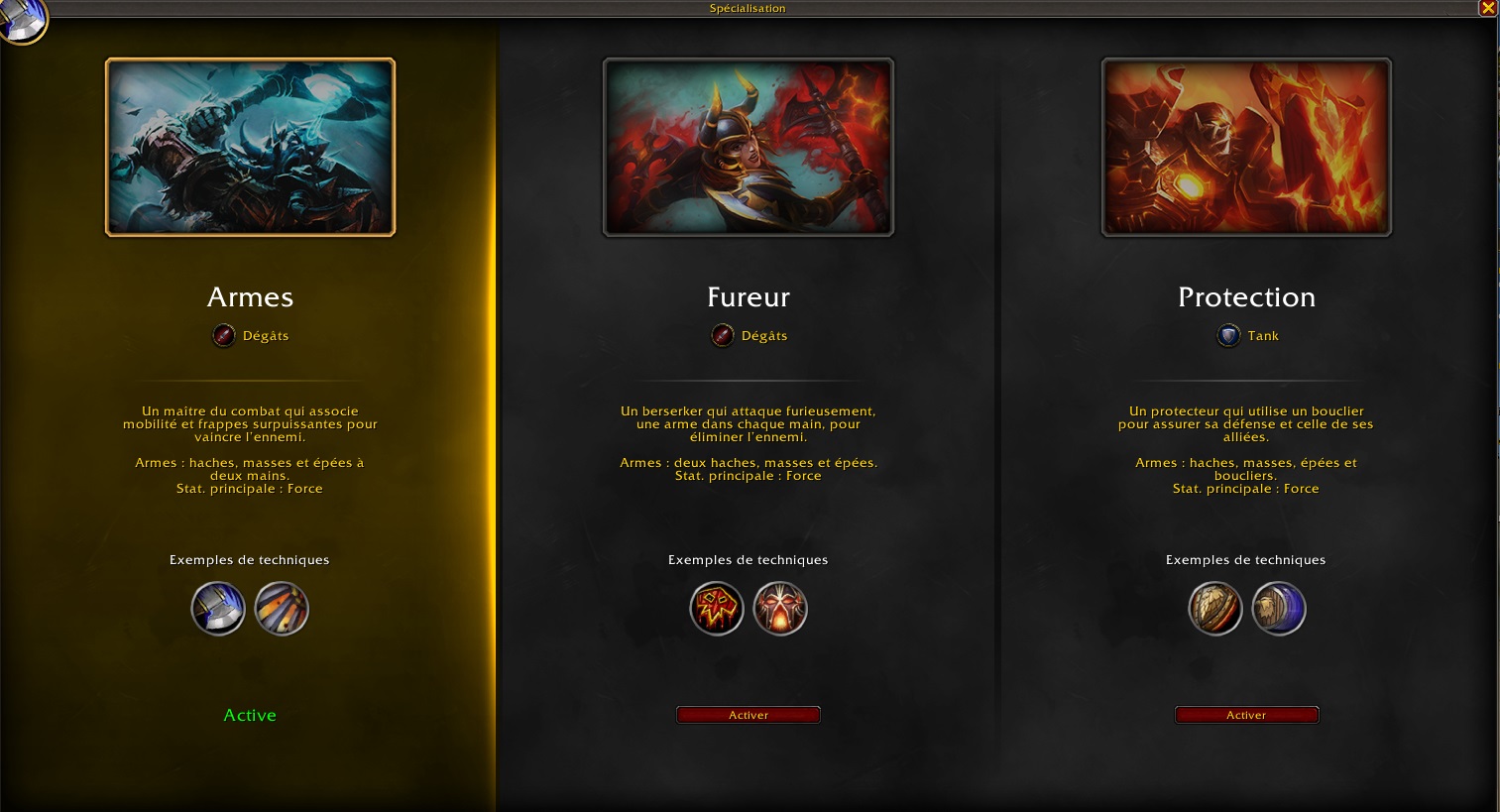Click the Armes Dégâts role icon

pyautogui.click(x=224, y=336)
